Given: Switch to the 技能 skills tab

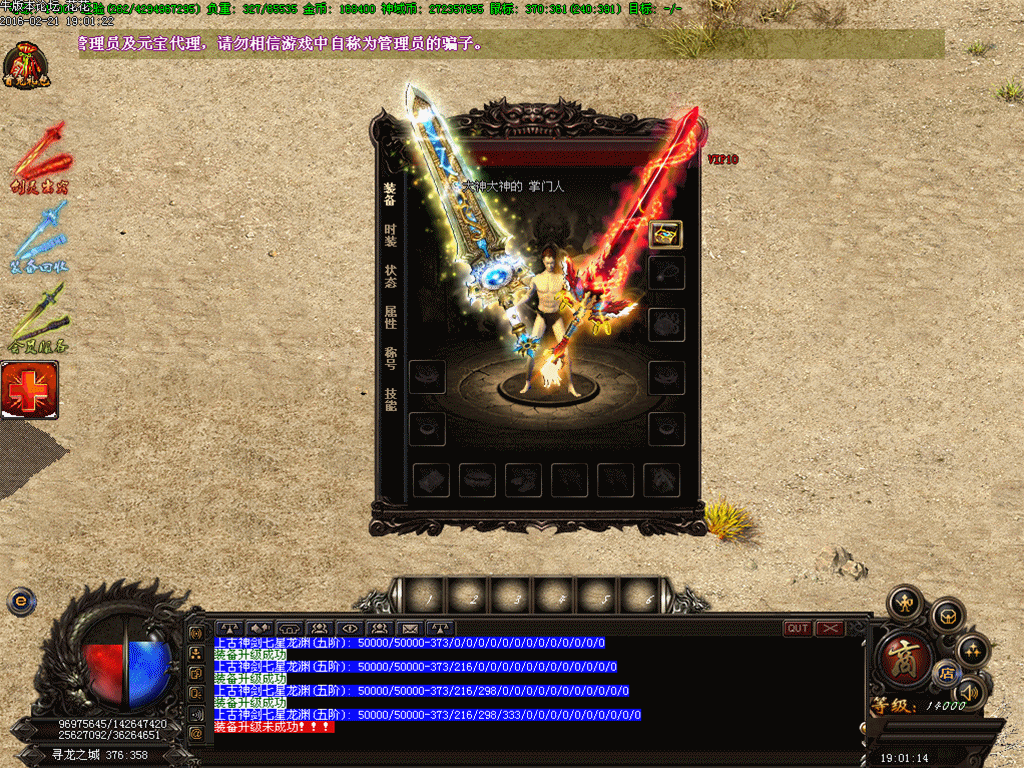Looking at the screenshot, I should pyautogui.click(x=390, y=399).
